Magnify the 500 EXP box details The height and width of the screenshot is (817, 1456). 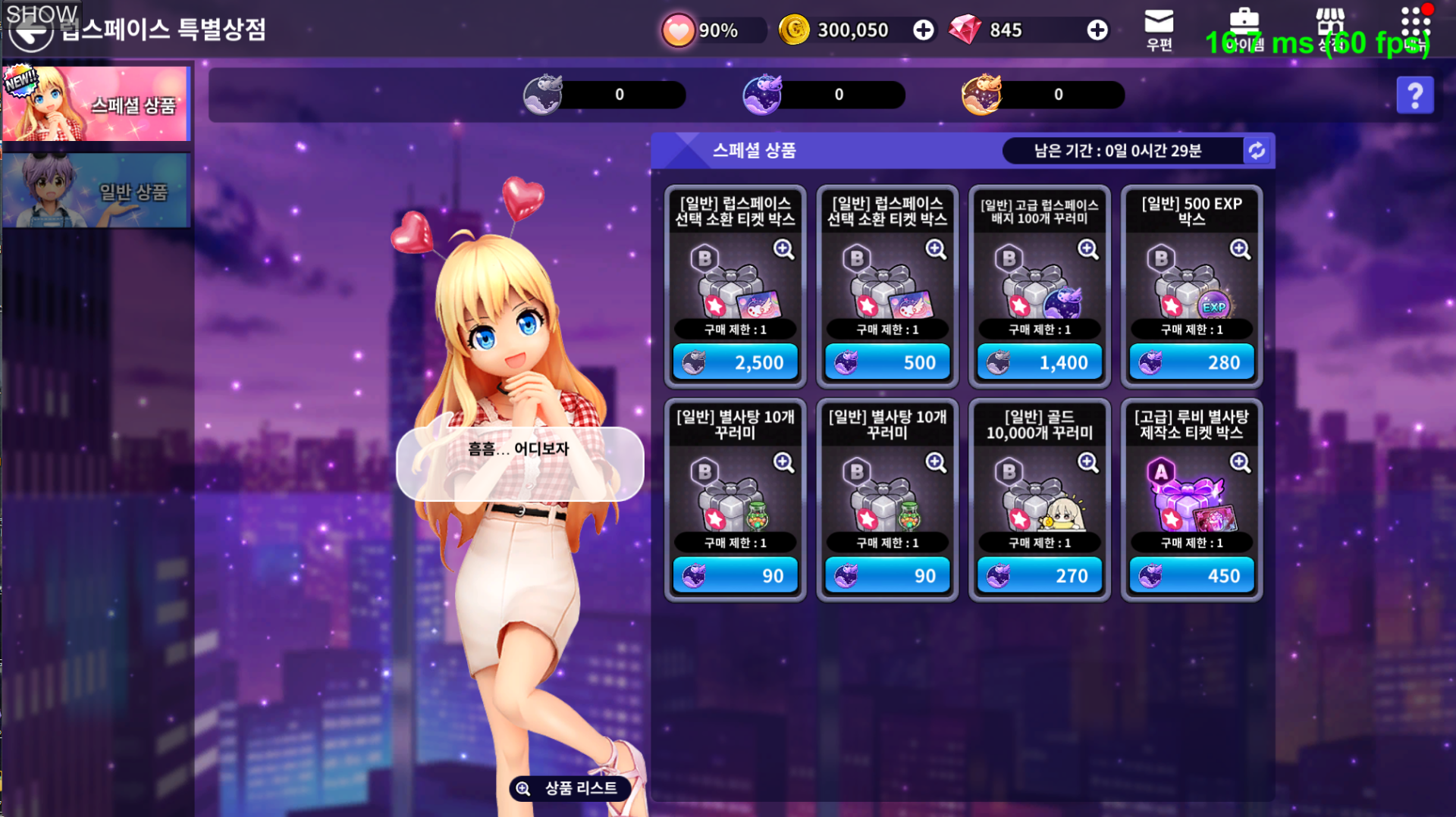tap(1240, 249)
